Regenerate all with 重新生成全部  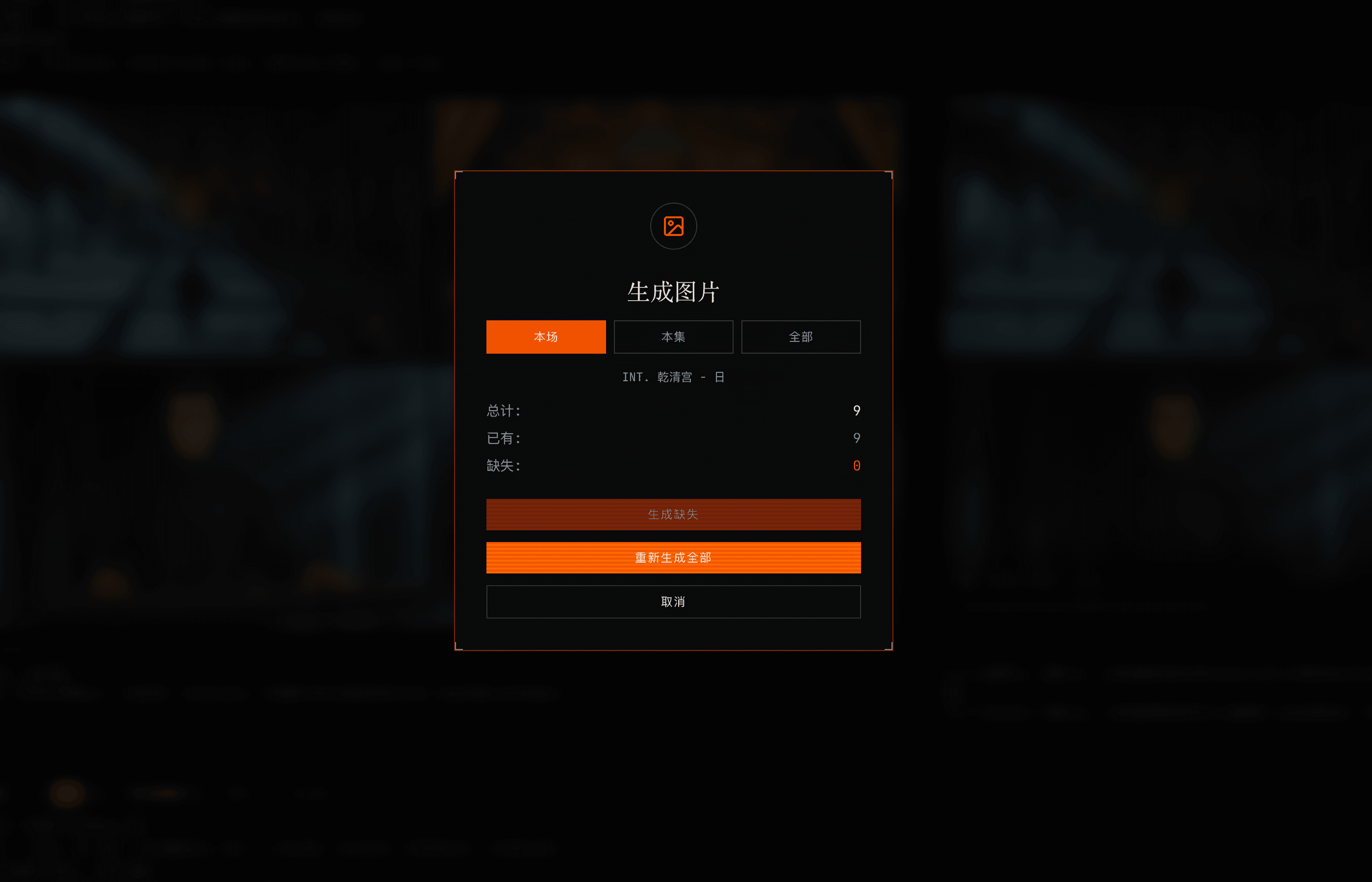[673, 557]
